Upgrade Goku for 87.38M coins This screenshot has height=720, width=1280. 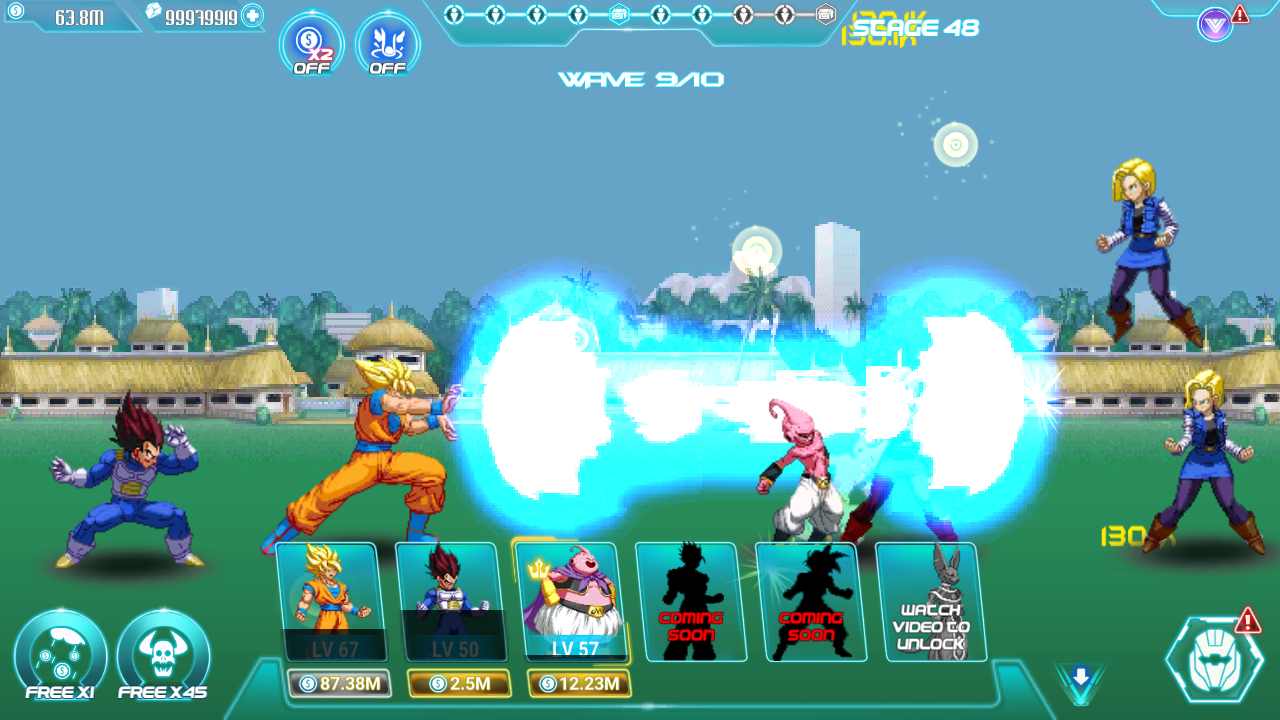coord(338,684)
